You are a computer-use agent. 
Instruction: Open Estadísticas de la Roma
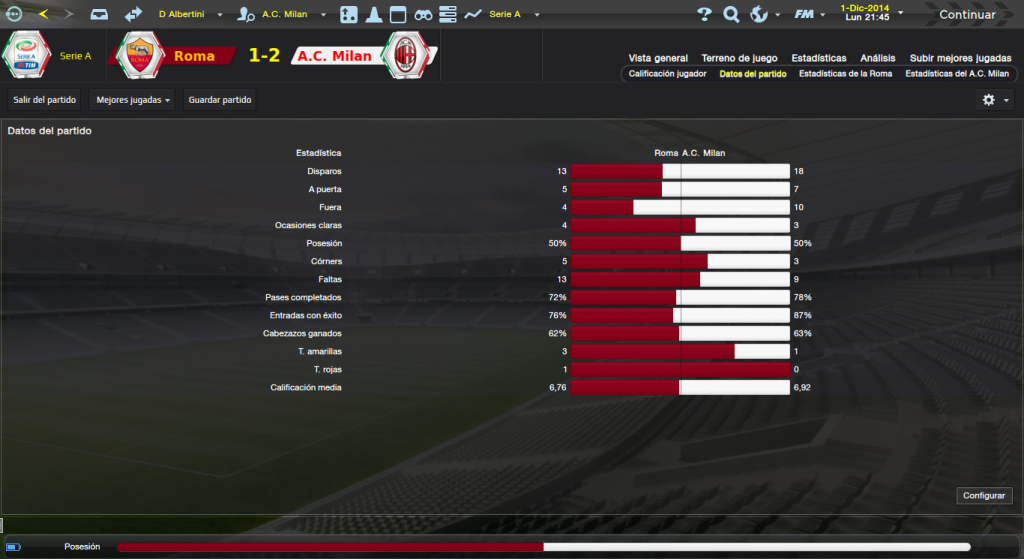click(x=845, y=74)
